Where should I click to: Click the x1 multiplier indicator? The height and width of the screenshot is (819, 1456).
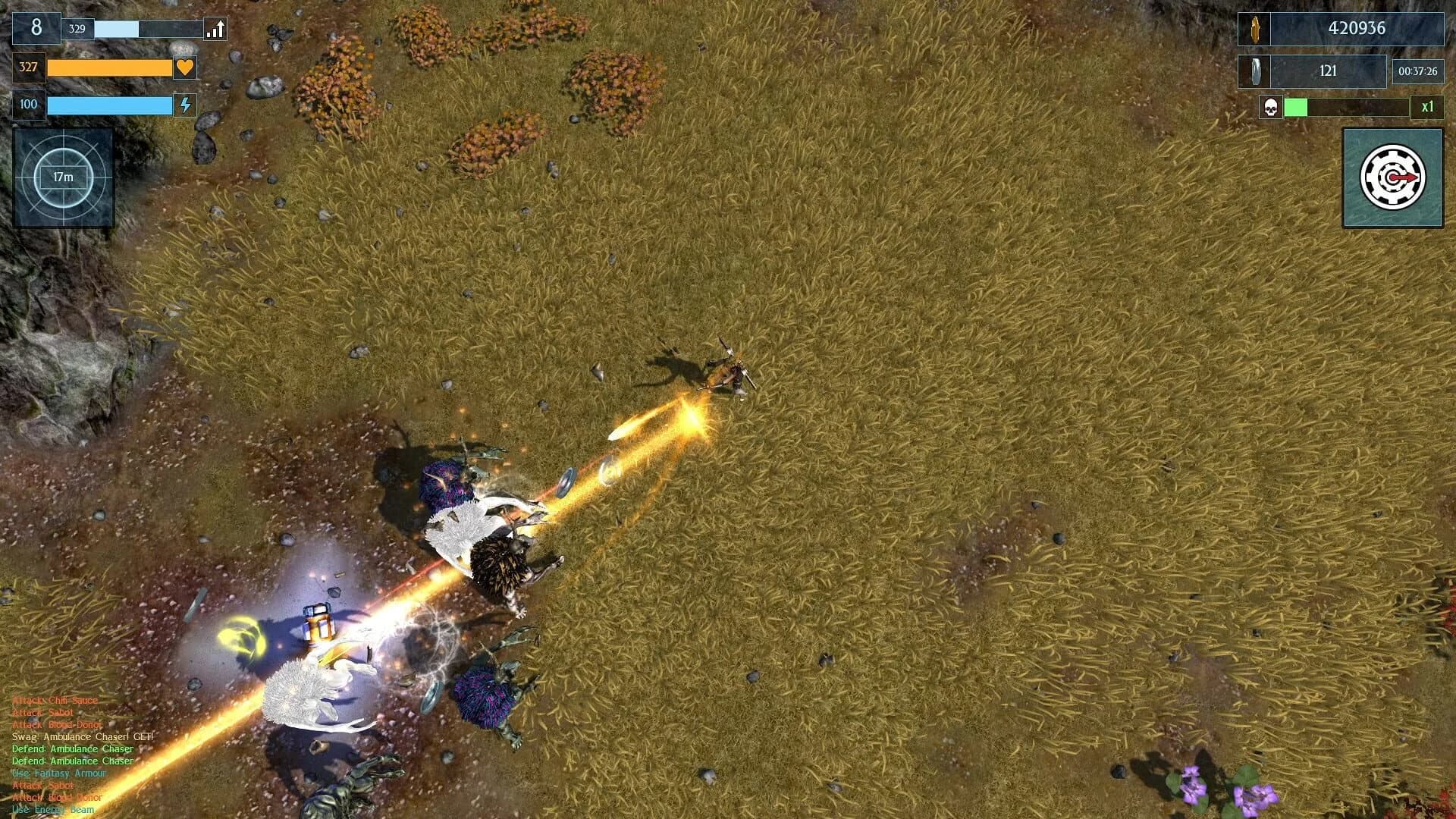coord(1429,108)
